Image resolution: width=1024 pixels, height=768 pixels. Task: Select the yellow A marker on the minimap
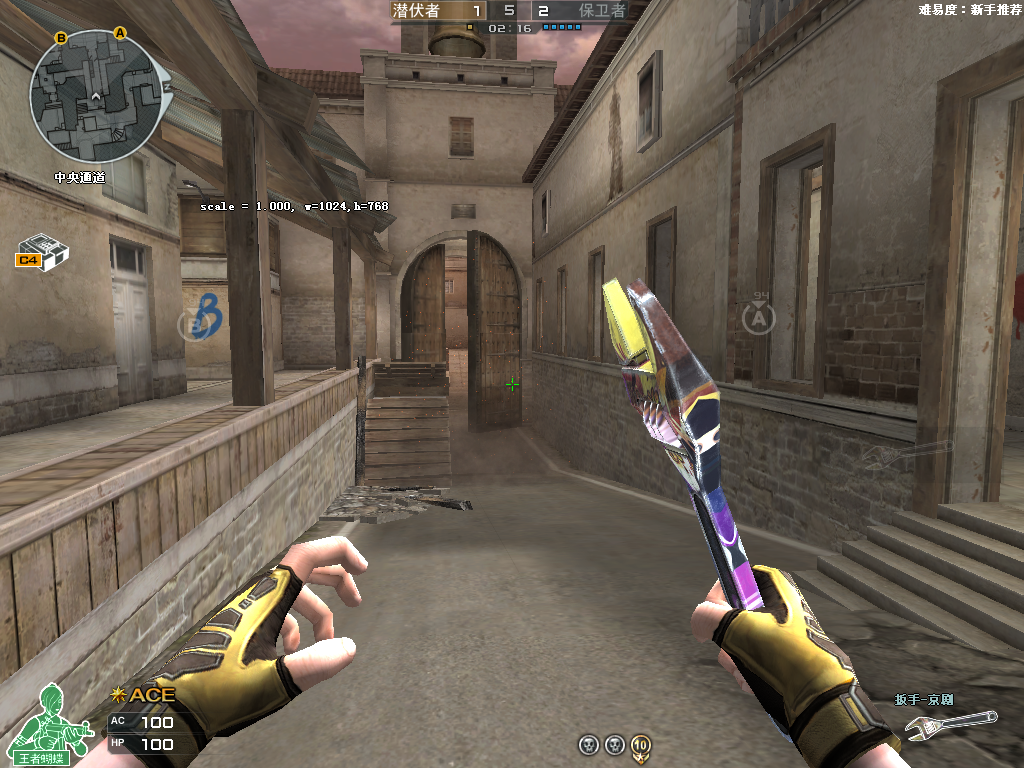click(x=121, y=33)
